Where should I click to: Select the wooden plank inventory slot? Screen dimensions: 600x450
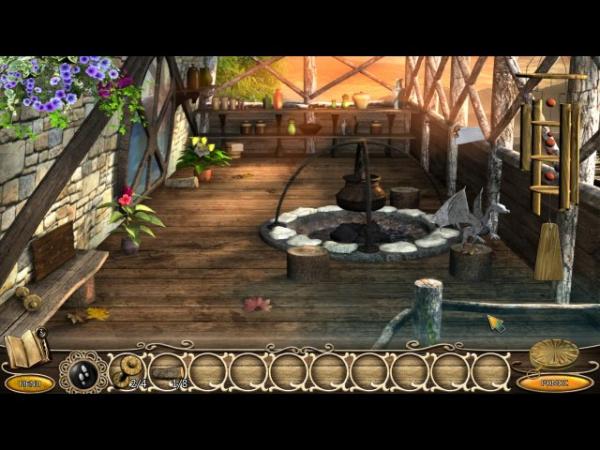167,372
